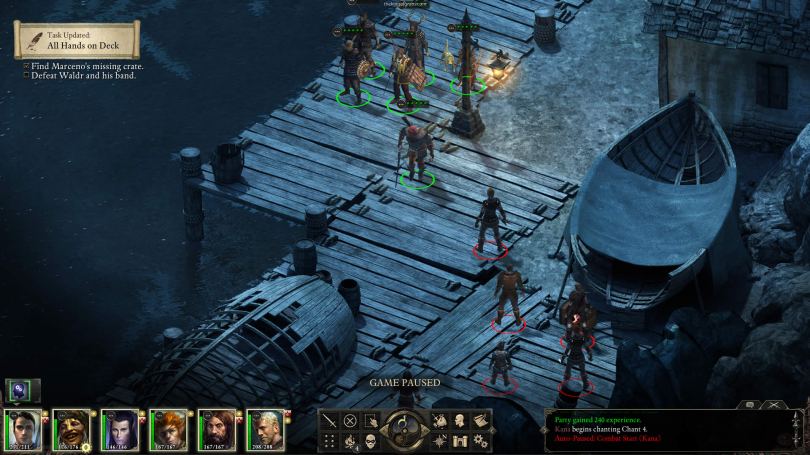Open the party formation dots button

(329, 441)
